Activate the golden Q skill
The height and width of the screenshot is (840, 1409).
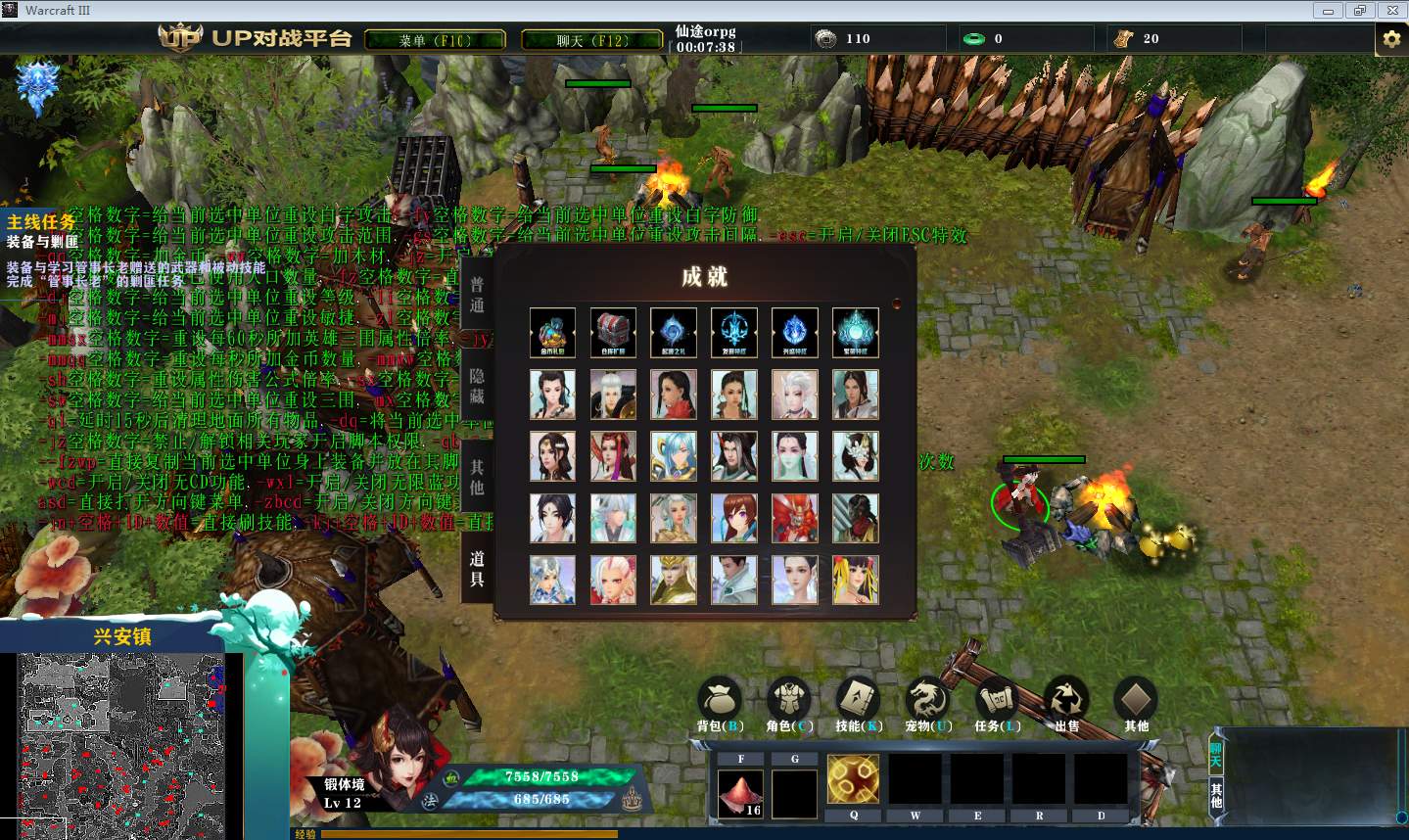coord(853,780)
